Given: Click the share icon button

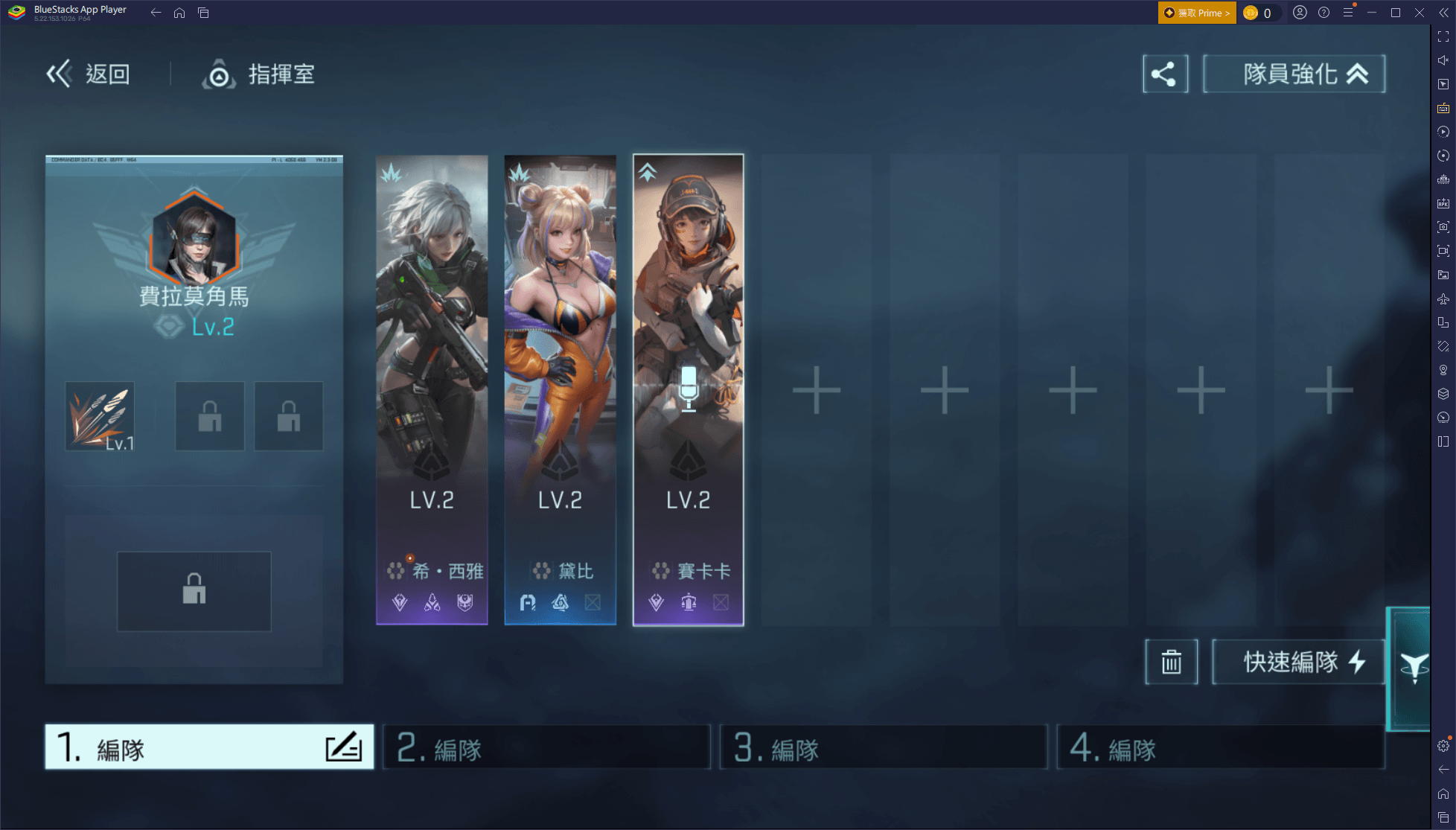Looking at the screenshot, I should [1165, 74].
